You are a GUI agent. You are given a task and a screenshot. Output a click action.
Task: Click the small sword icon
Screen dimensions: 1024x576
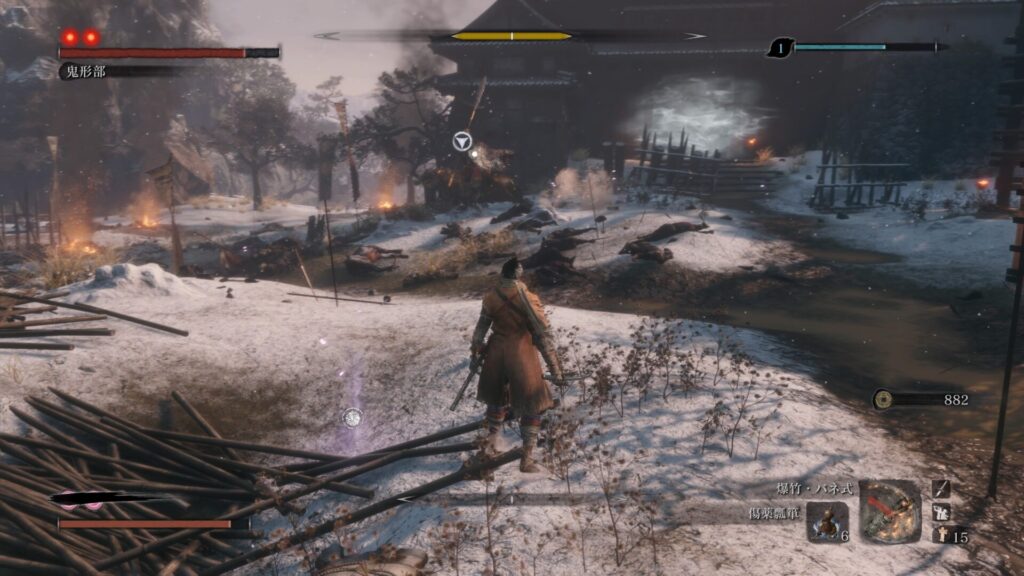941,488
